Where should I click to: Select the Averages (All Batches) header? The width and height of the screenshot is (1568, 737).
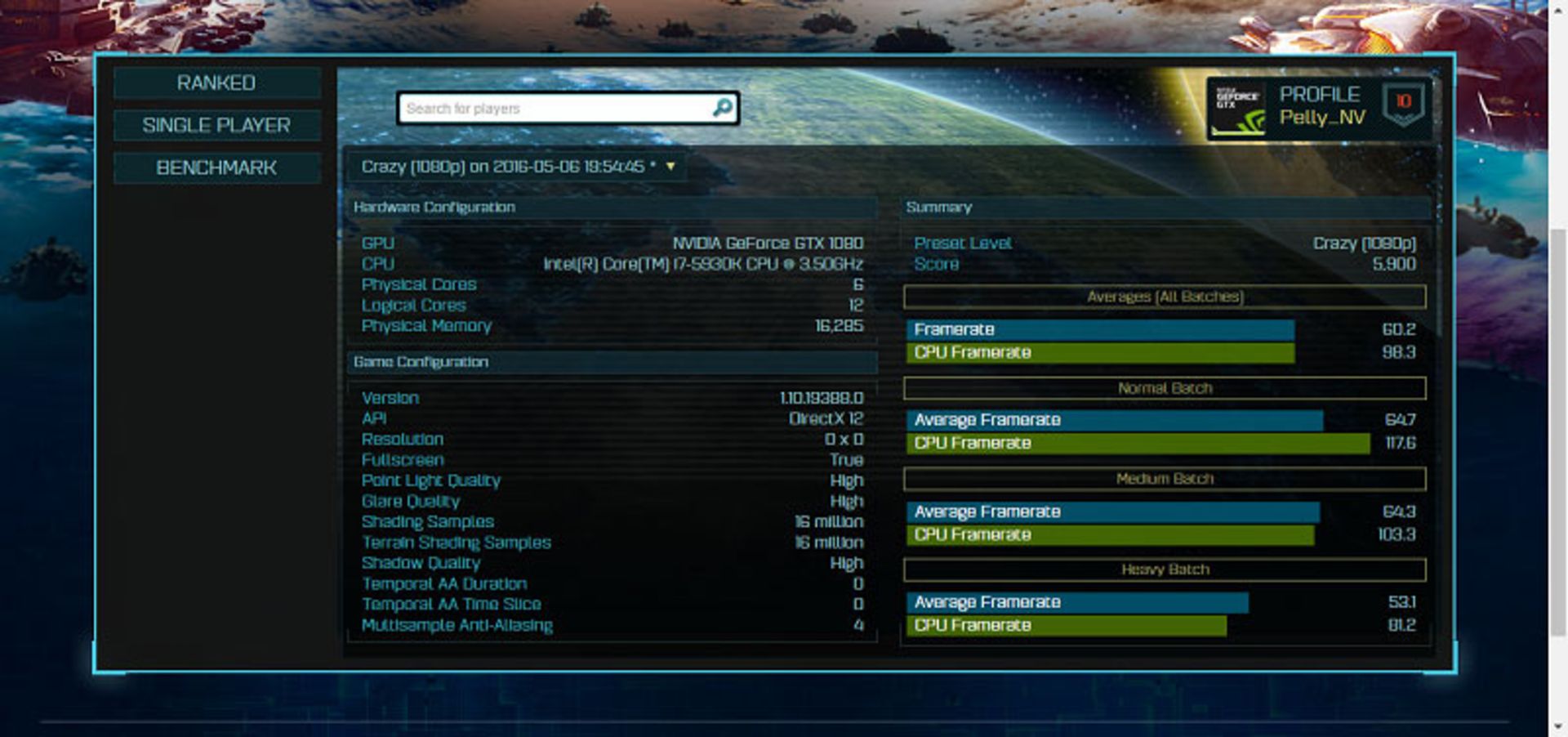1166,297
